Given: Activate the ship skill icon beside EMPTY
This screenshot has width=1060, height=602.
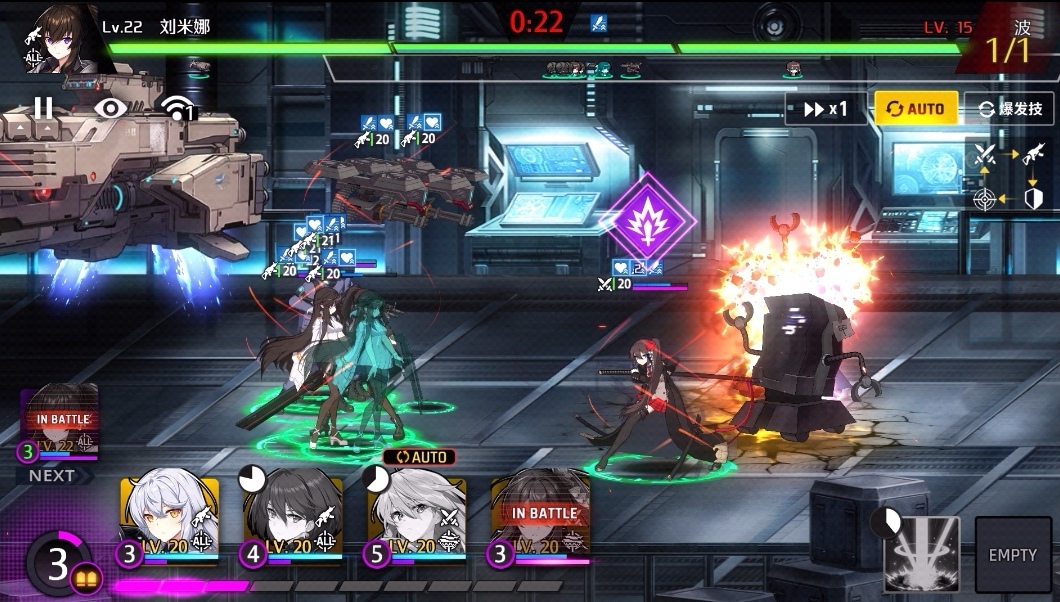Looking at the screenshot, I should [x=921, y=553].
